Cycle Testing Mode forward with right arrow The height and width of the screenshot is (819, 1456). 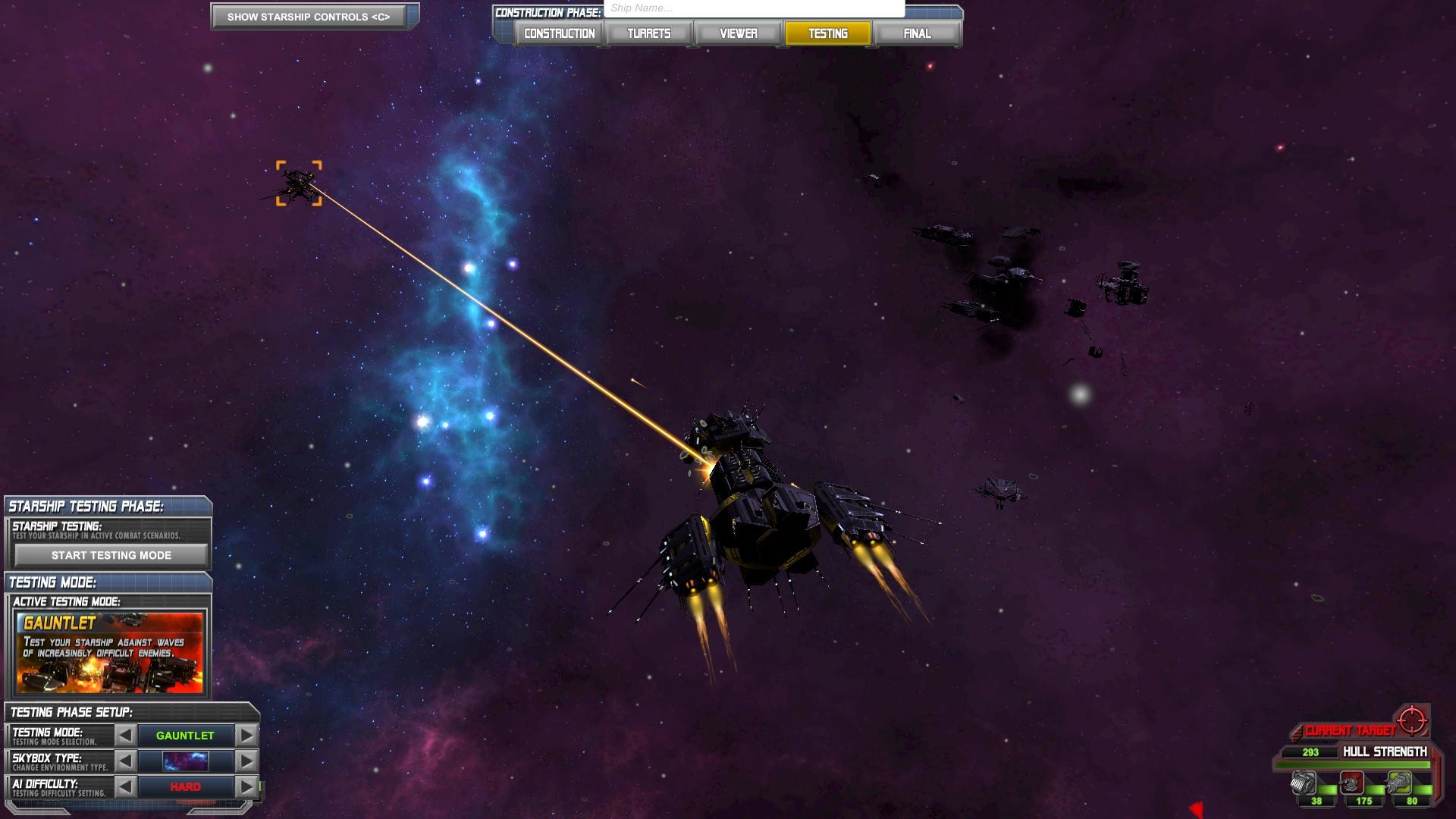coord(244,735)
